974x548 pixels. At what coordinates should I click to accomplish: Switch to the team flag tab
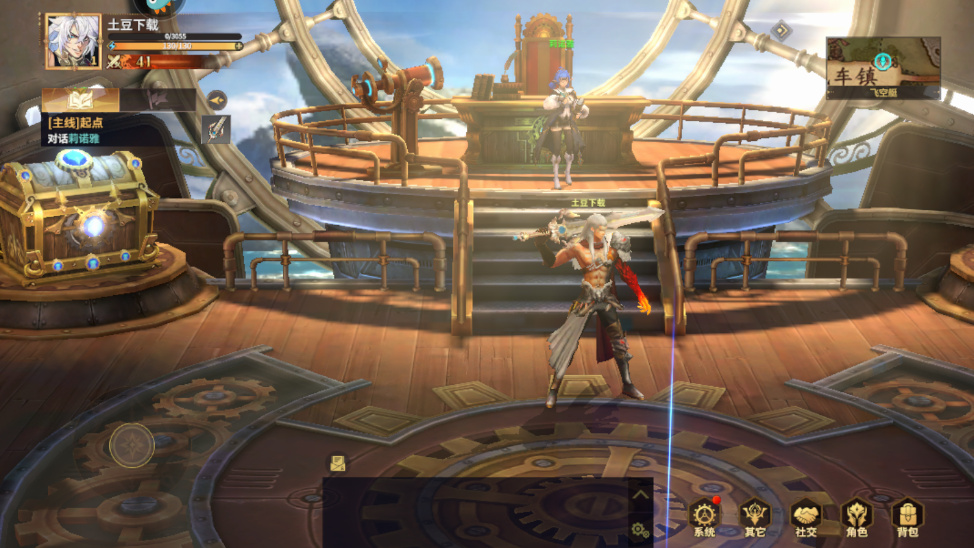(x=157, y=100)
